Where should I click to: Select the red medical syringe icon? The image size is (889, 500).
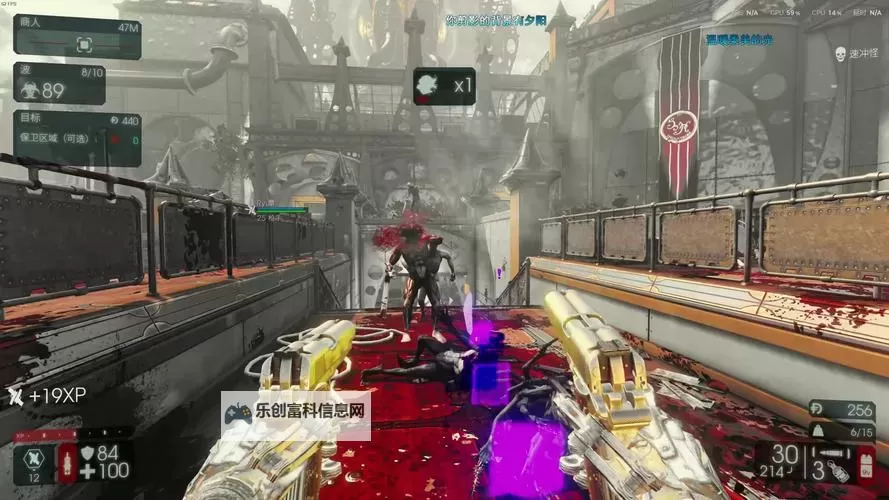click(67, 463)
